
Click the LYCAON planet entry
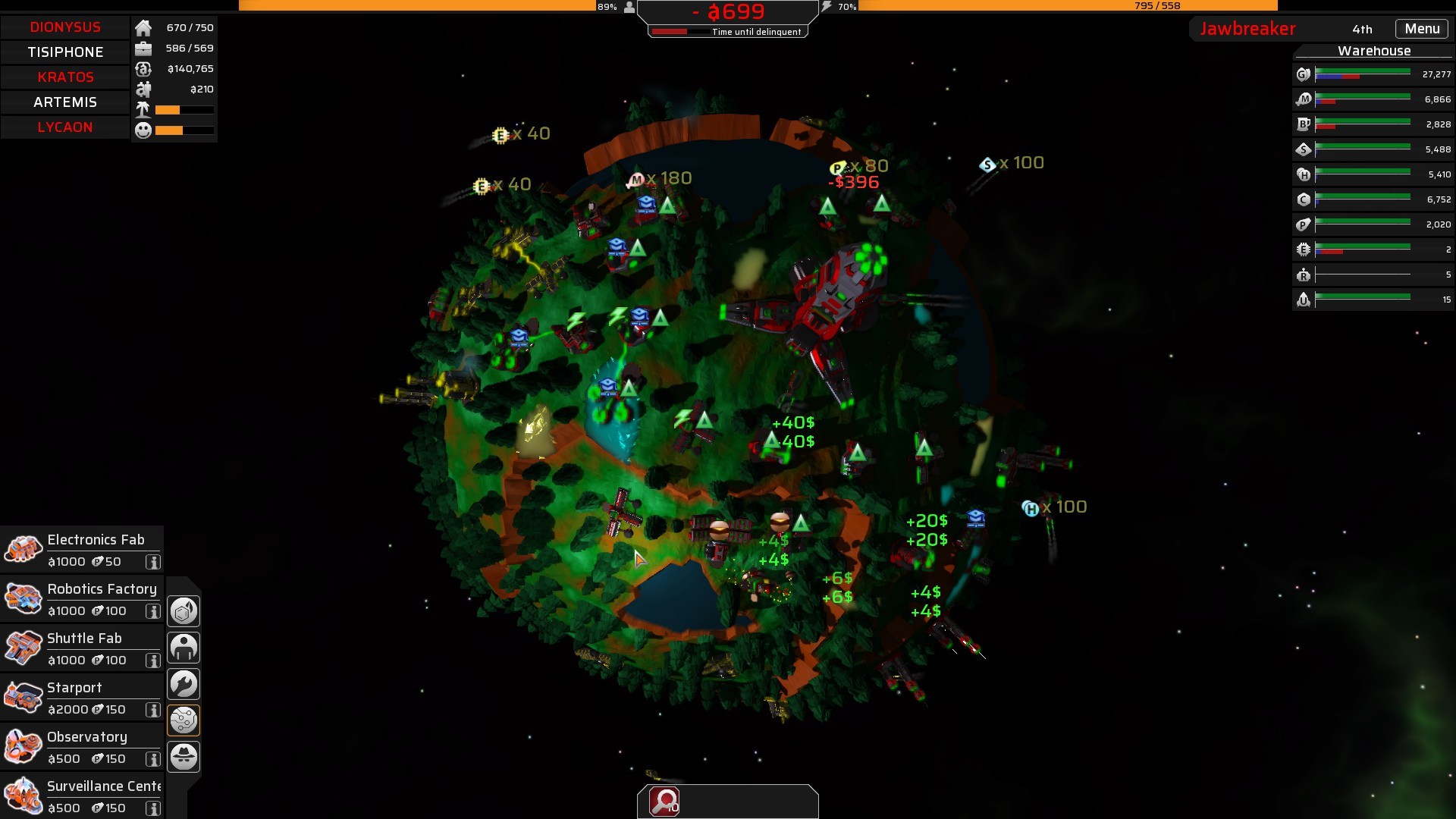65,127
